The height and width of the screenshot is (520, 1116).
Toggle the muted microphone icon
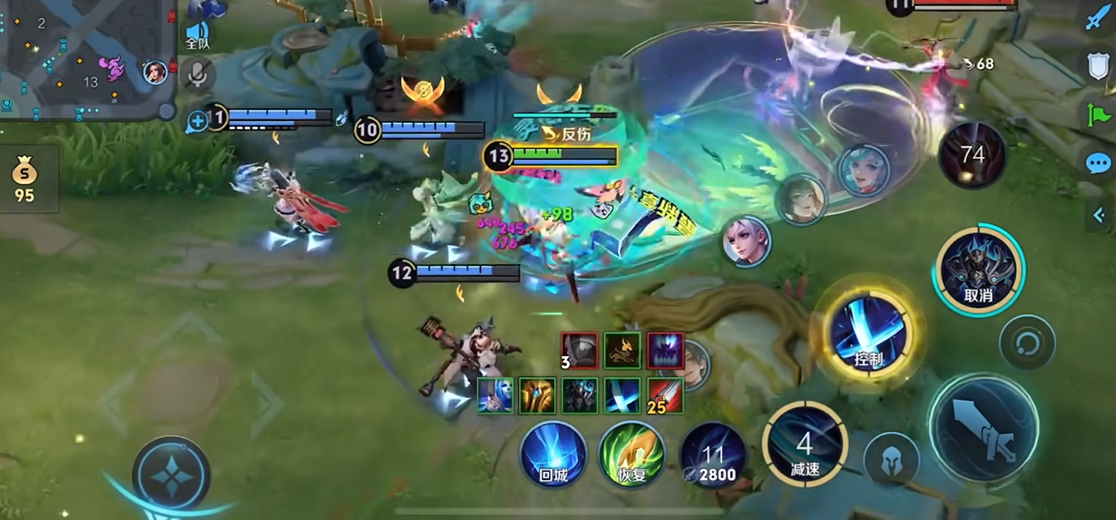click(198, 73)
